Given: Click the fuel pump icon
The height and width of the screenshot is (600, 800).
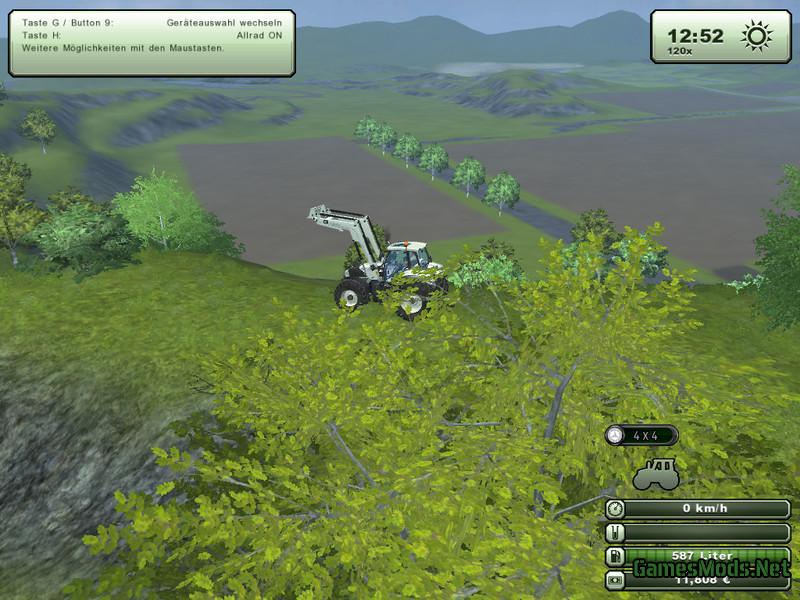Looking at the screenshot, I should pyautogui.click(x=616, y=556).
